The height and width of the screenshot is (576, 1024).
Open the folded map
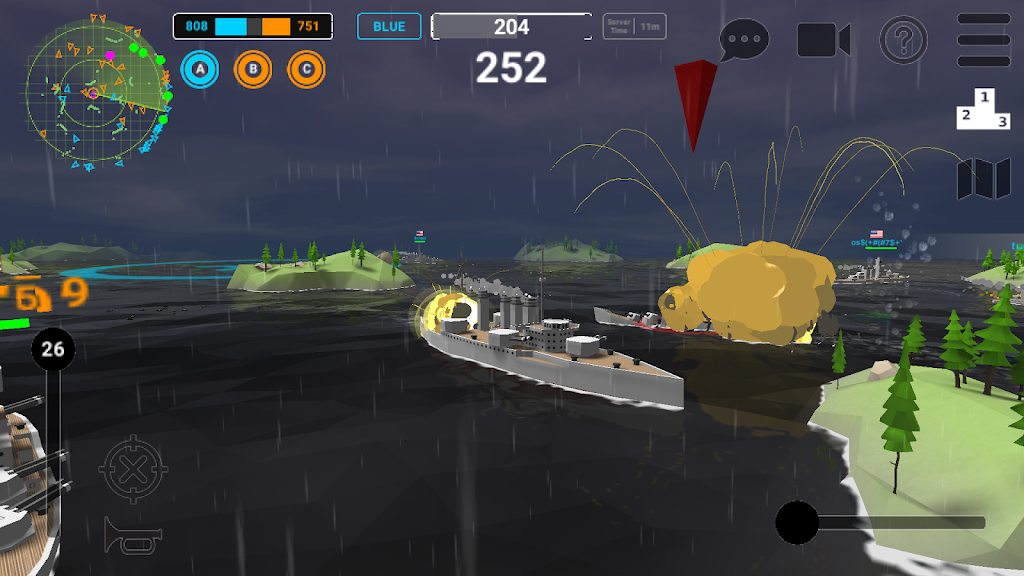click(984, 179)
